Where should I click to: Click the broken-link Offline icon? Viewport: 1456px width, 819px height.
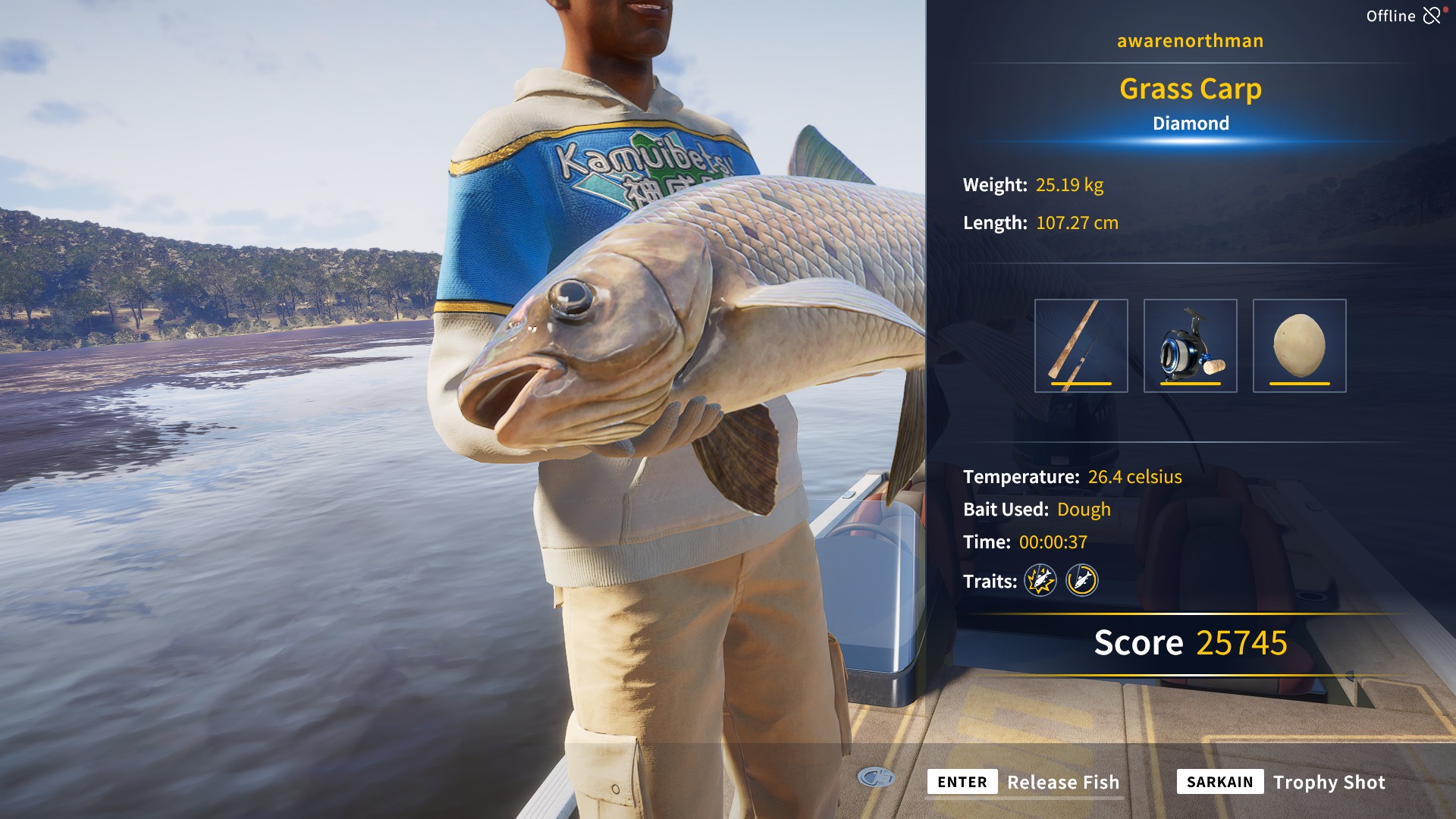(x=1432, y=14)
